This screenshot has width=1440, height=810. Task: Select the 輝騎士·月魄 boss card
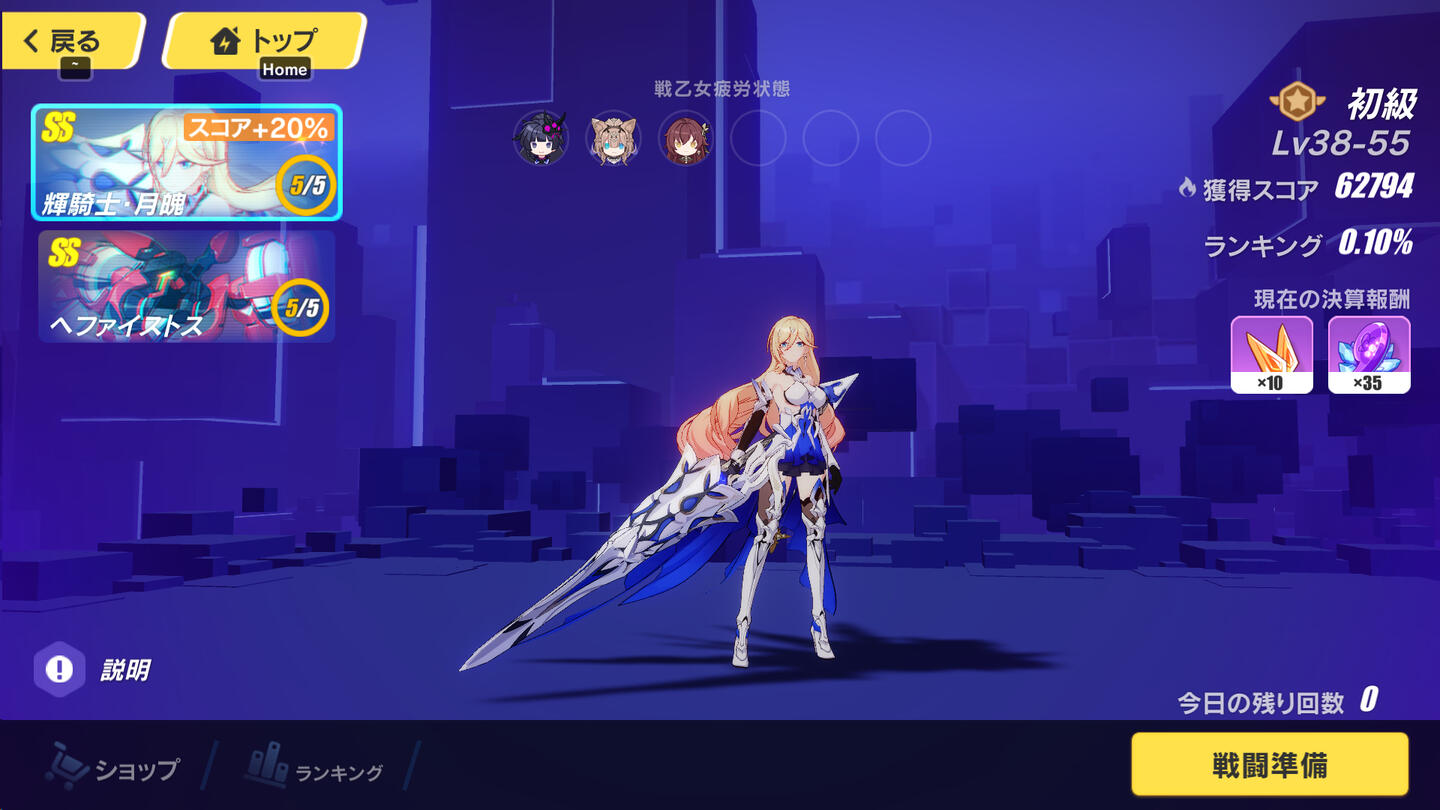[x=187, y=162]
